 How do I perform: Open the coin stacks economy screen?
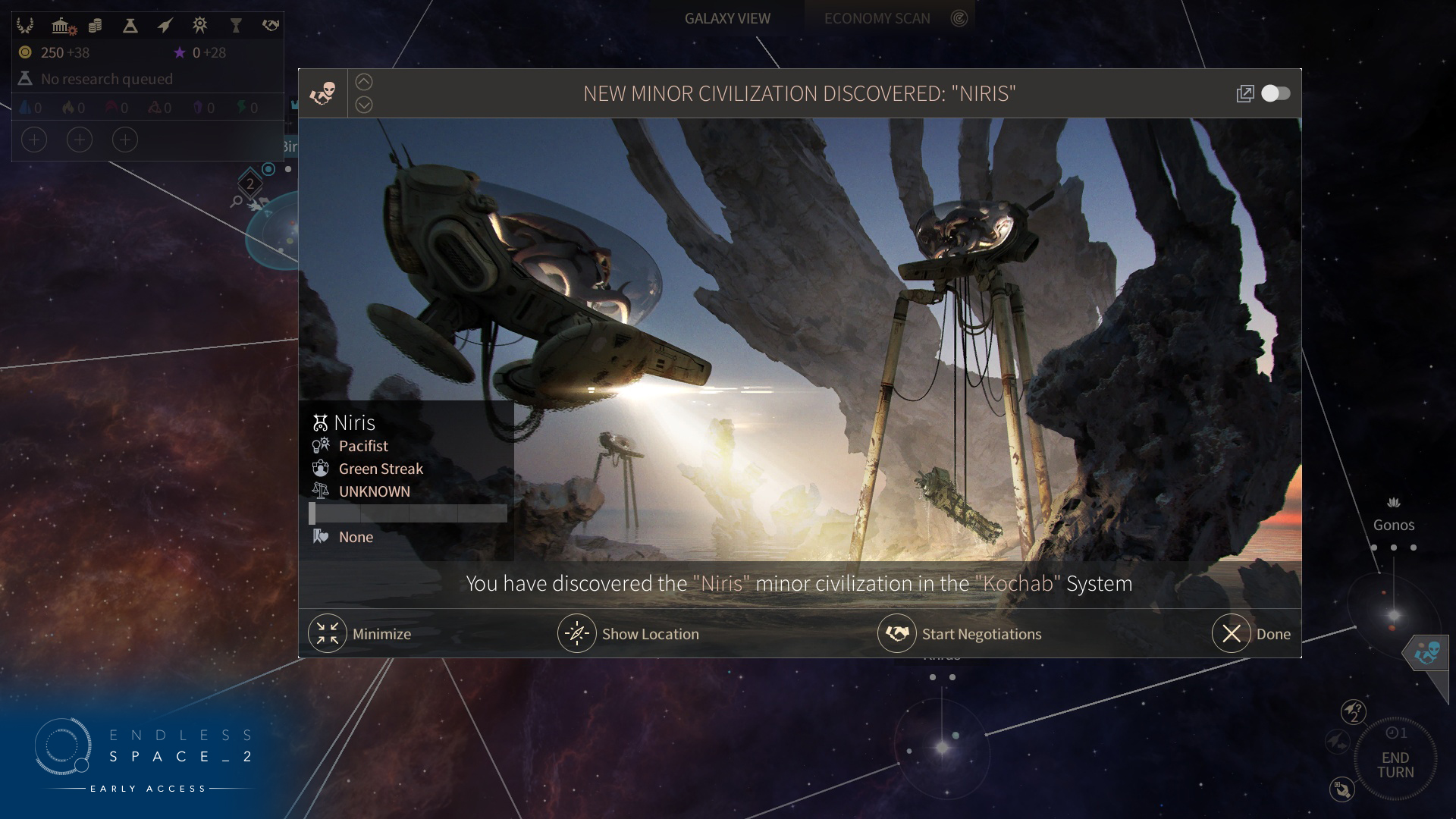click(x=95, y=26)
